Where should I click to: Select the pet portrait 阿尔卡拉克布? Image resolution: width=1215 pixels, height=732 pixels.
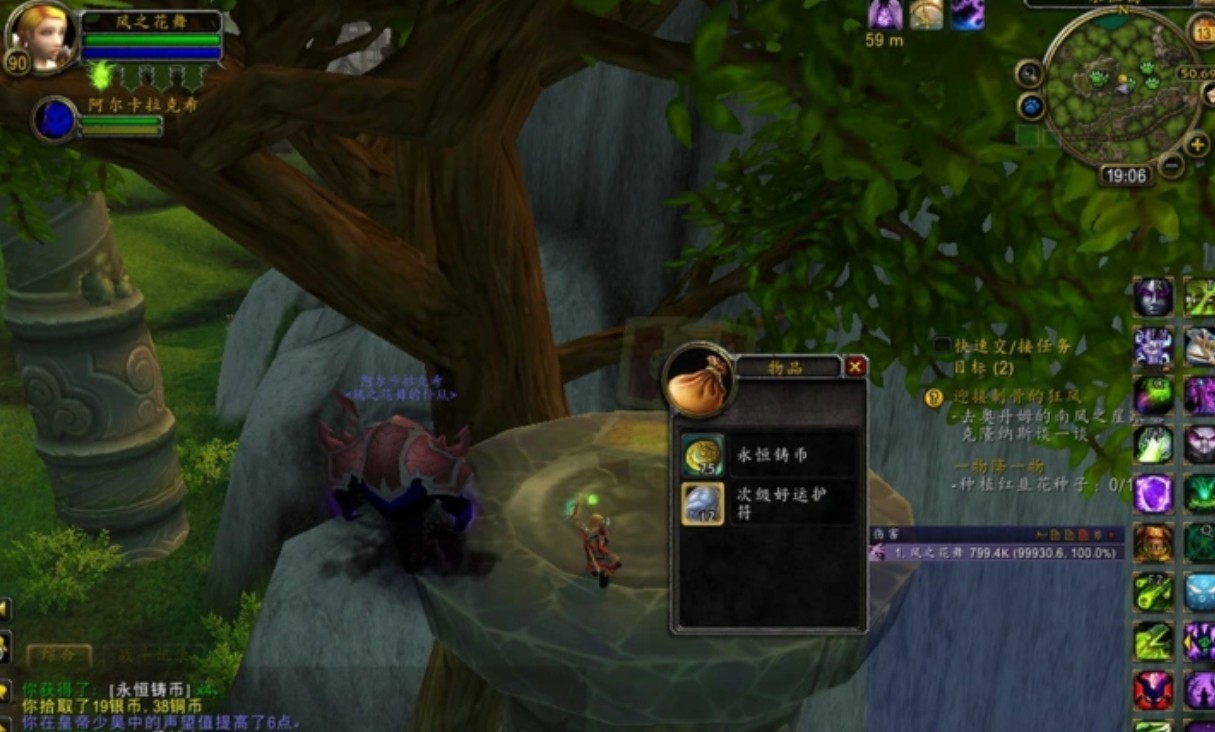tap(55, 119)
